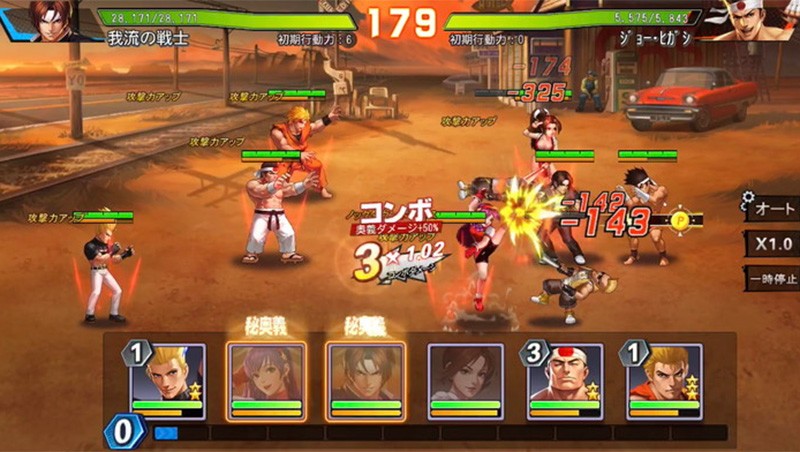The width and height of the screenshot is (800, 452).
Task: Toggle the オート auto-battle button
Action: [x=772, y=208]
